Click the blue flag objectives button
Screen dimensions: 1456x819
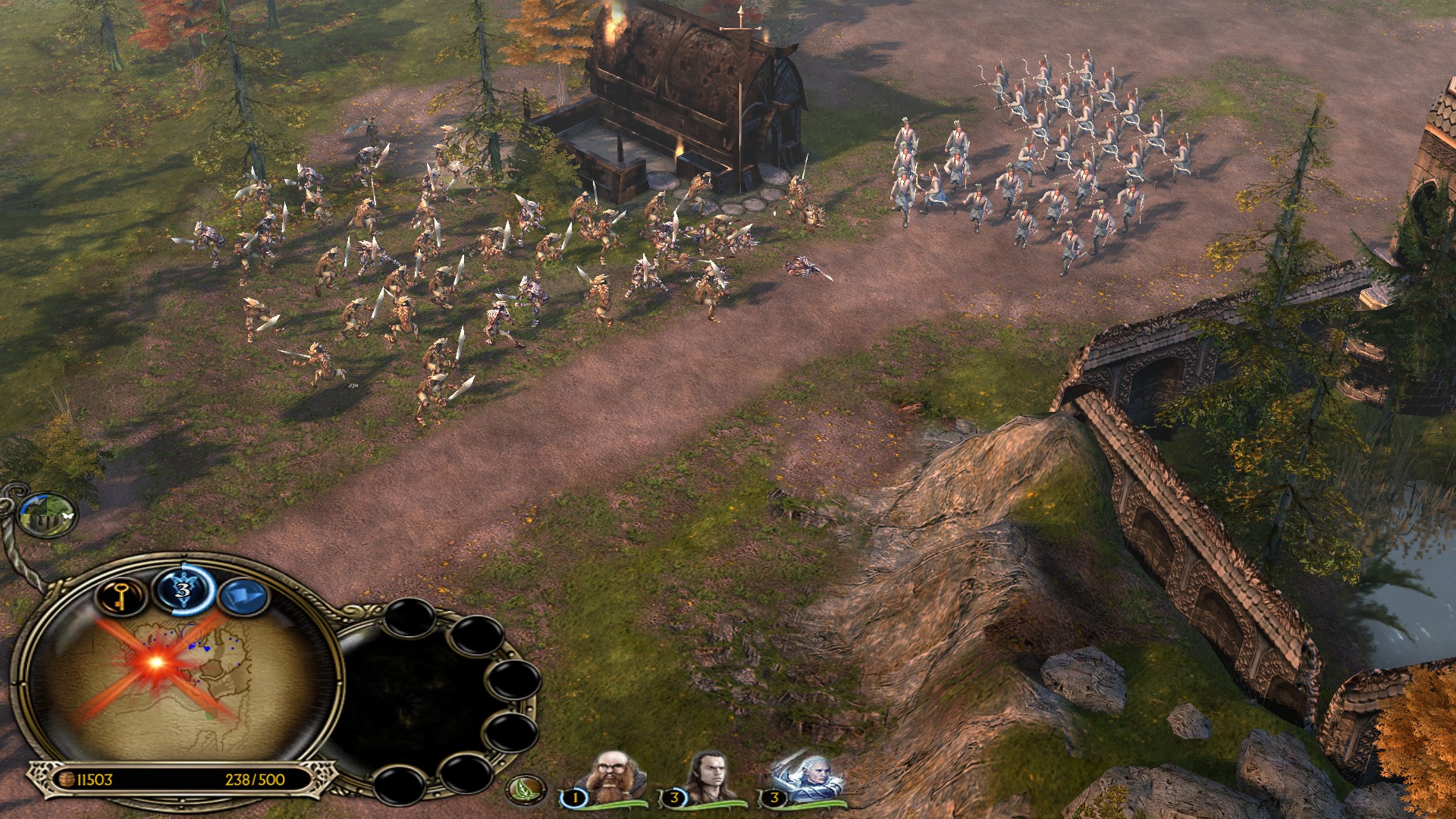tap(243, 597)
